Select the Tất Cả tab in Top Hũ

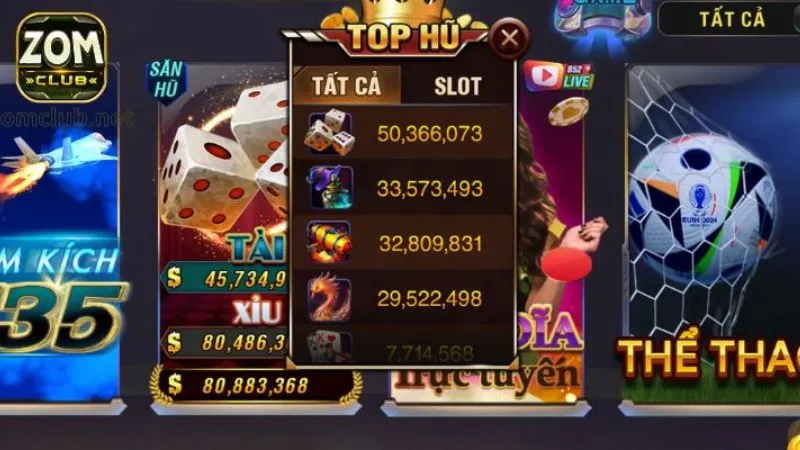346,86
